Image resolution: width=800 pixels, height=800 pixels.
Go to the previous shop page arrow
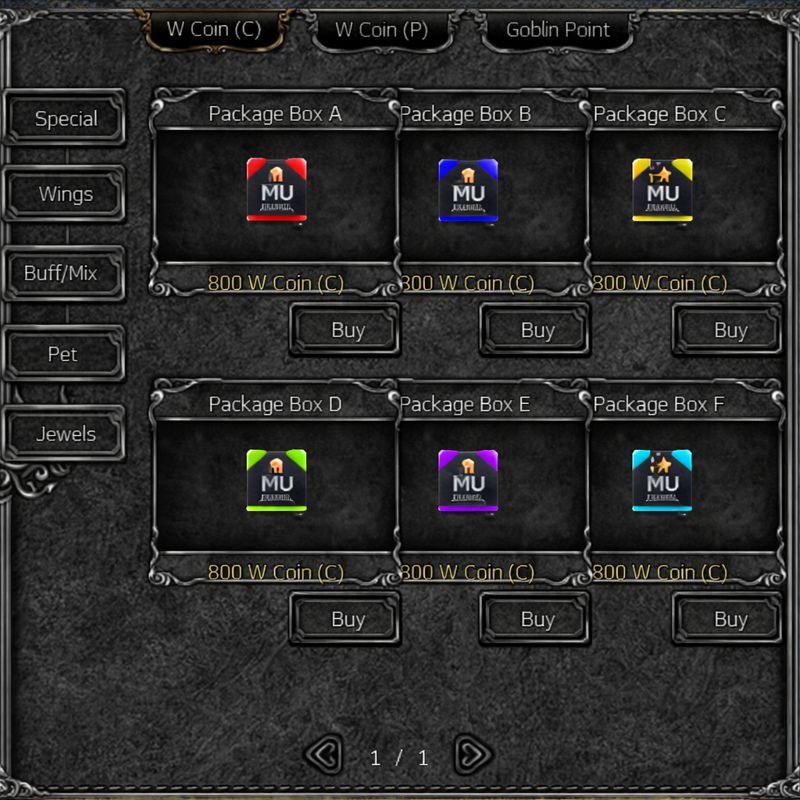click(x=322, y=755)
